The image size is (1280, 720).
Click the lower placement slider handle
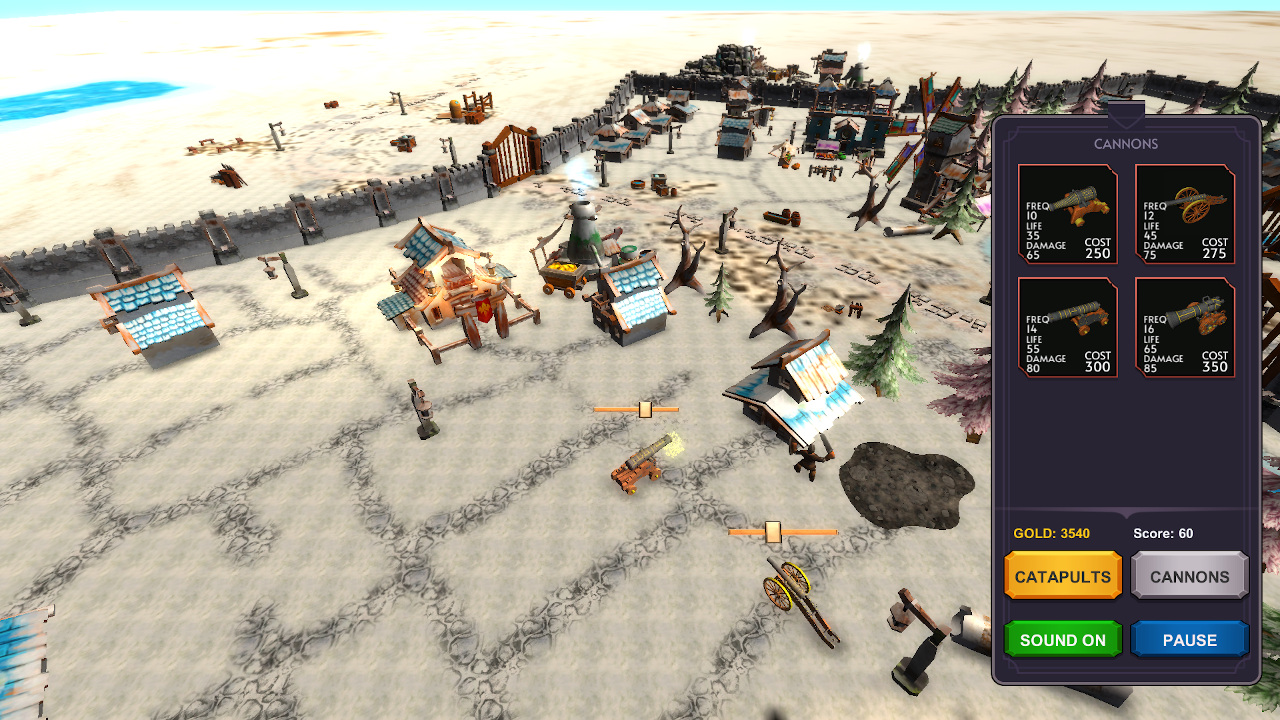pyautogui.click(x=773, y=531)
